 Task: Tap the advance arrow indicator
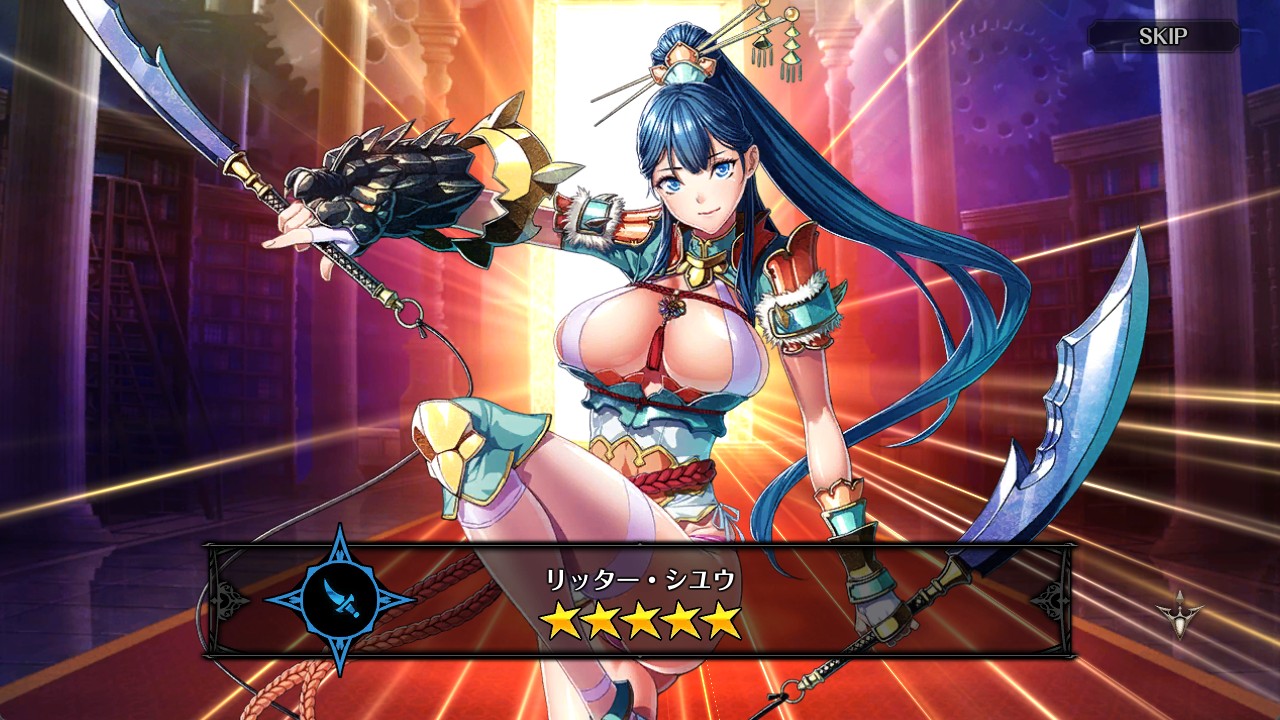click(x=1180, y=610)
